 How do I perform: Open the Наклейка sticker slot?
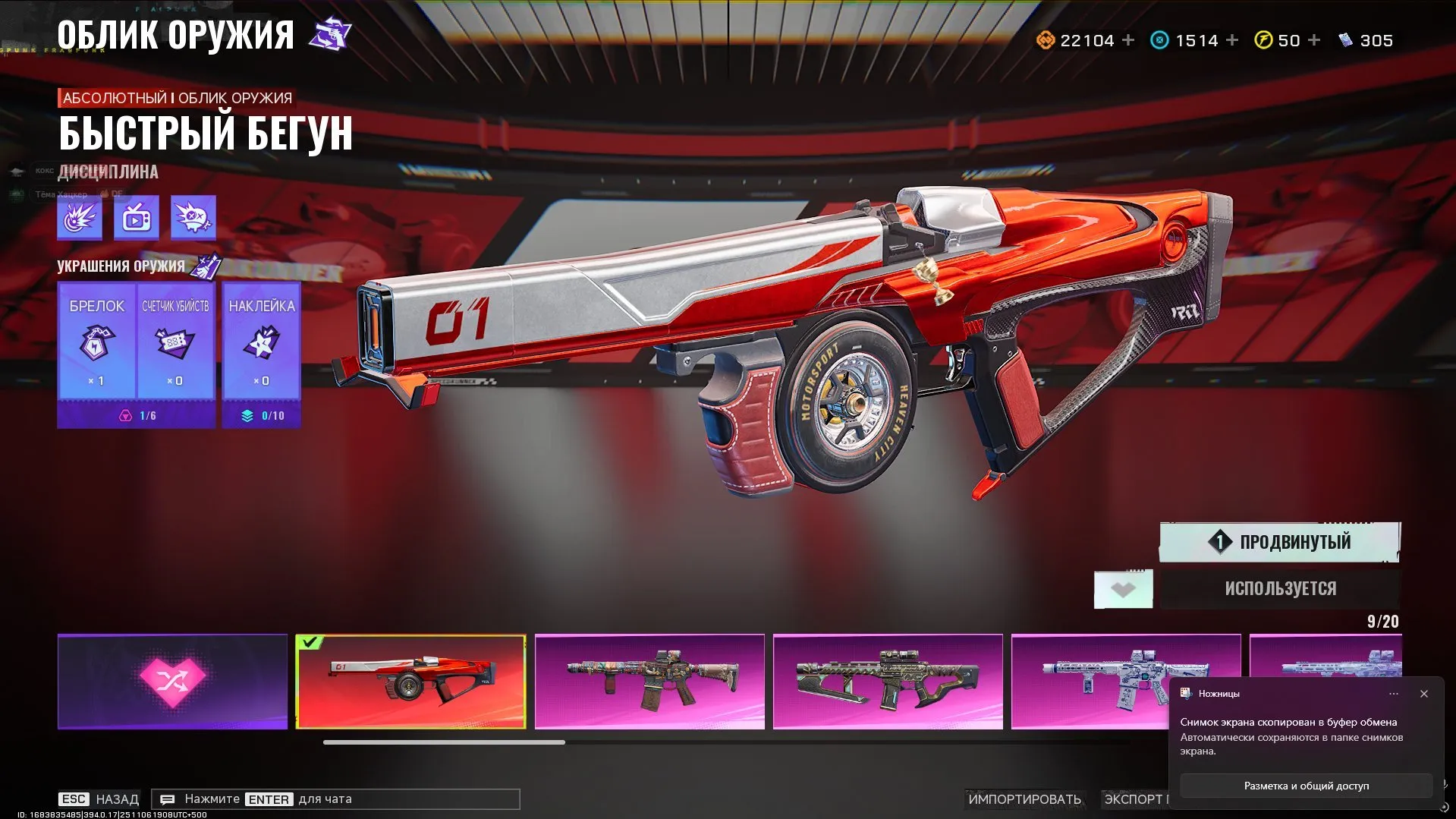(262, 341)
